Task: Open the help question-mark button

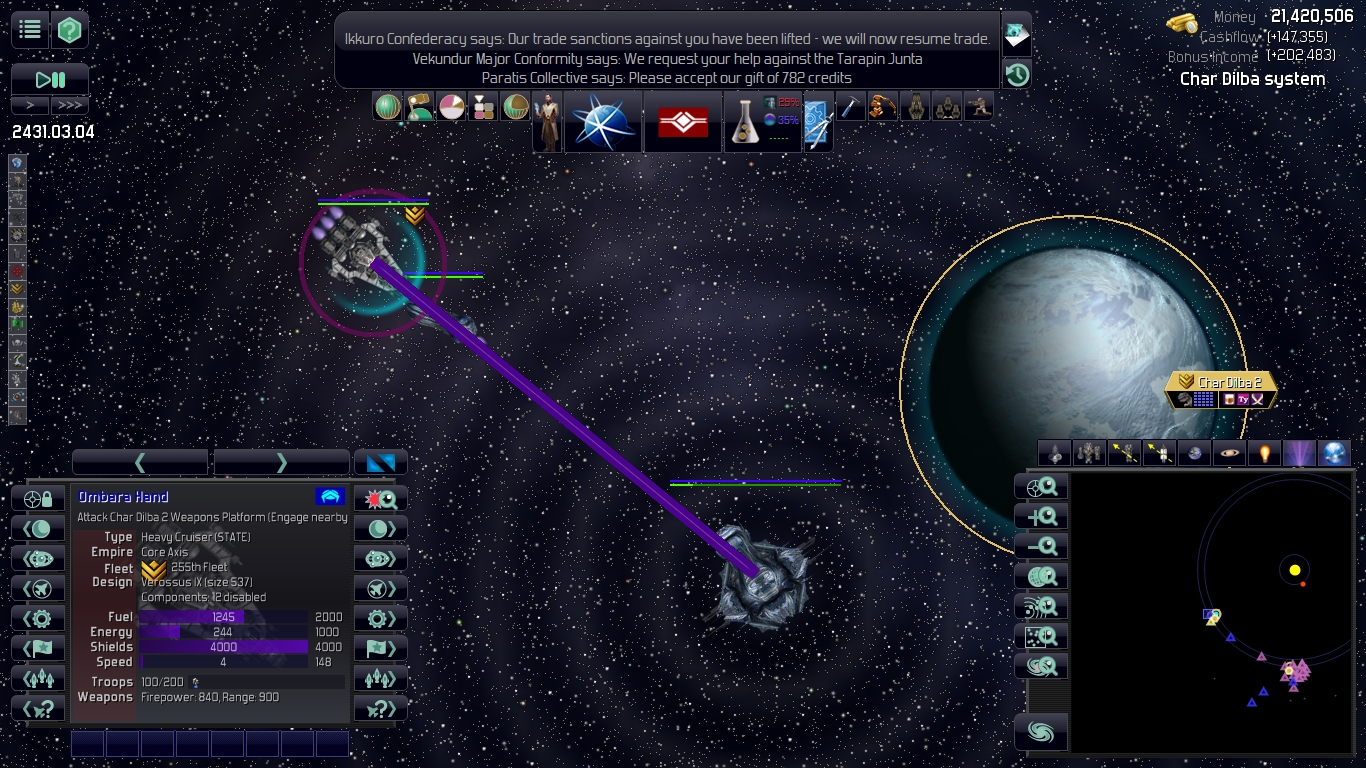Action: (x=69, y=30)
